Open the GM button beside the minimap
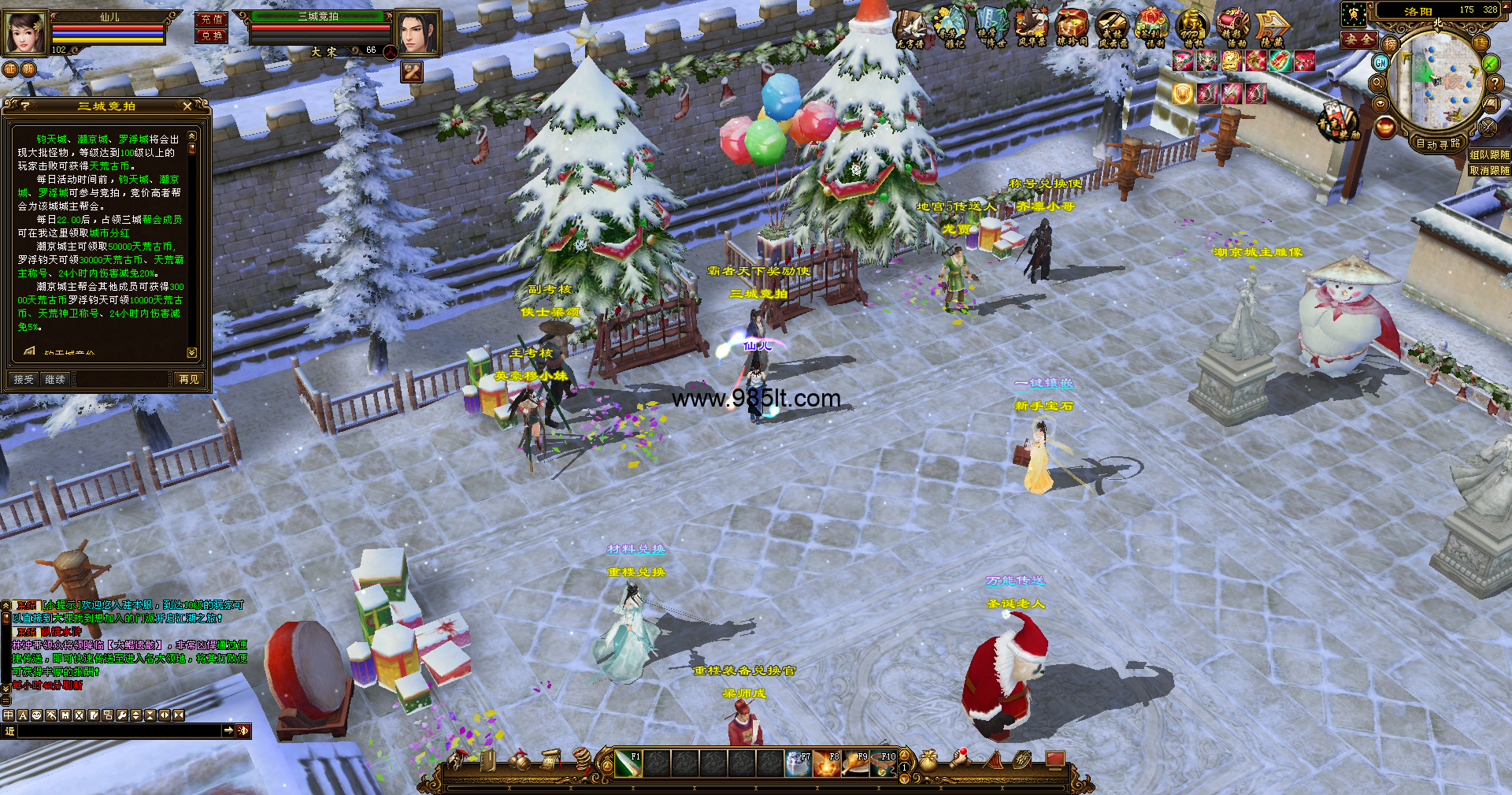This screenshot has width=1512, height=795. [x=1381, y=62]
